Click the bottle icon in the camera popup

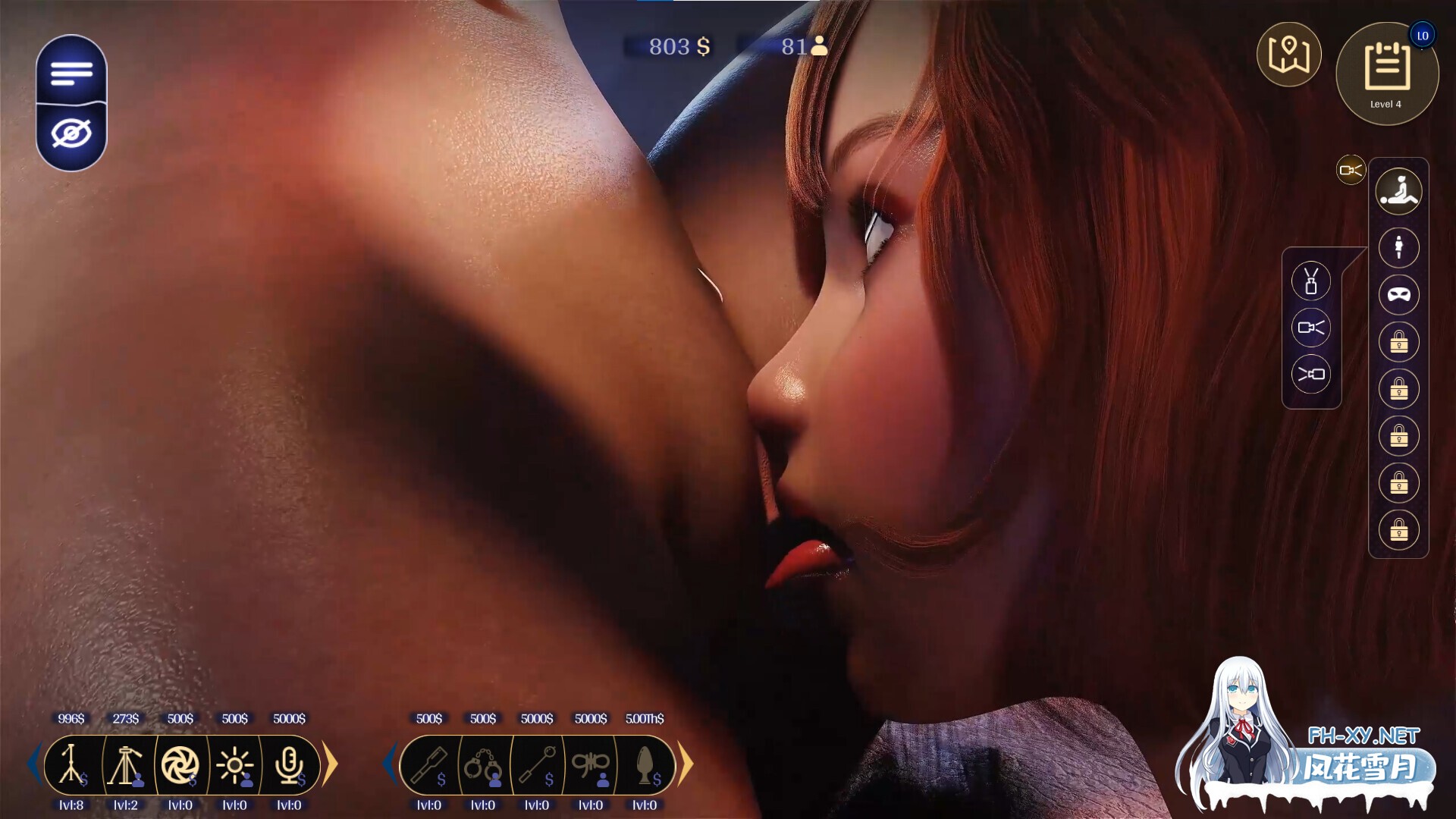(x=1311, y=281)
